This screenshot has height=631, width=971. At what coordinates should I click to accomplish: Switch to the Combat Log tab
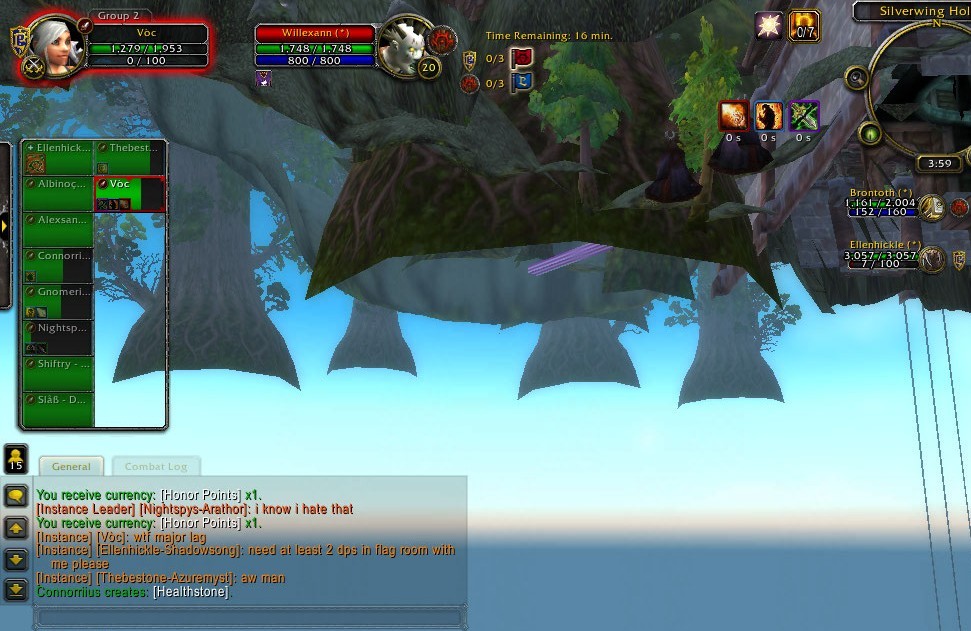click(156, 467)
